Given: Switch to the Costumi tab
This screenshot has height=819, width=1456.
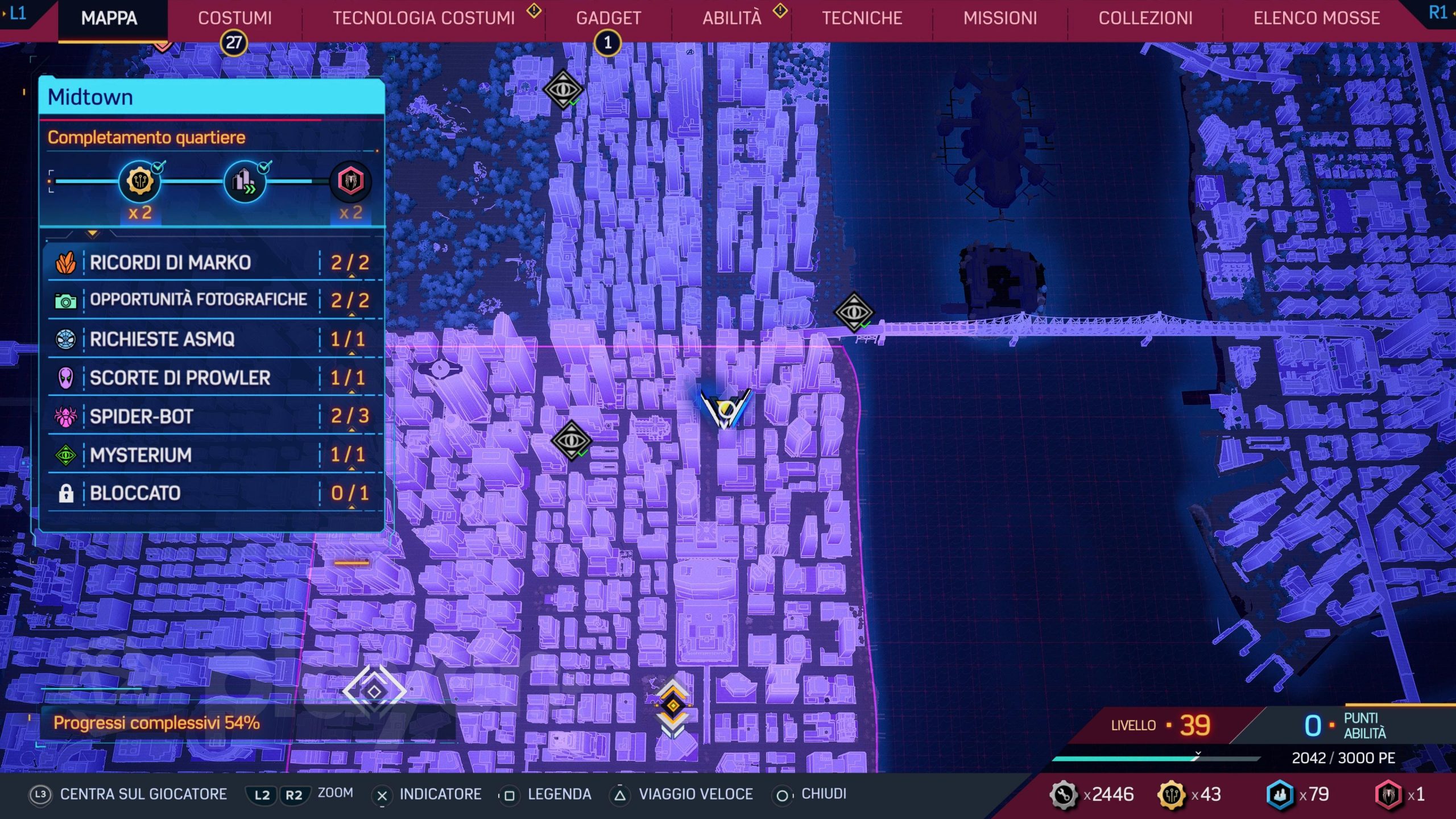Looking at the screenshot, I should 234,18.
